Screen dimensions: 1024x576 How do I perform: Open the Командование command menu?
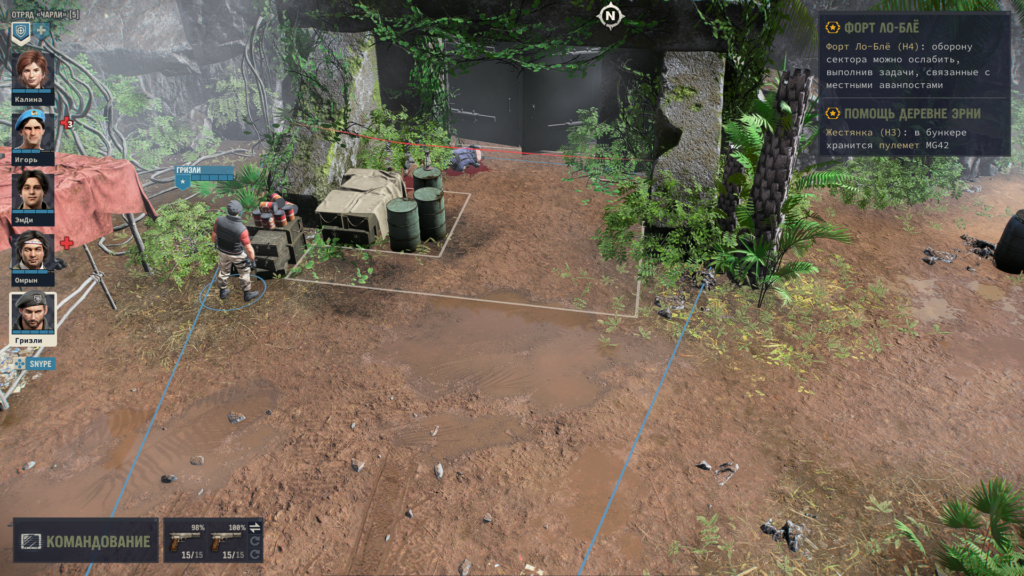pyautogui.click(x=86, y=541)
